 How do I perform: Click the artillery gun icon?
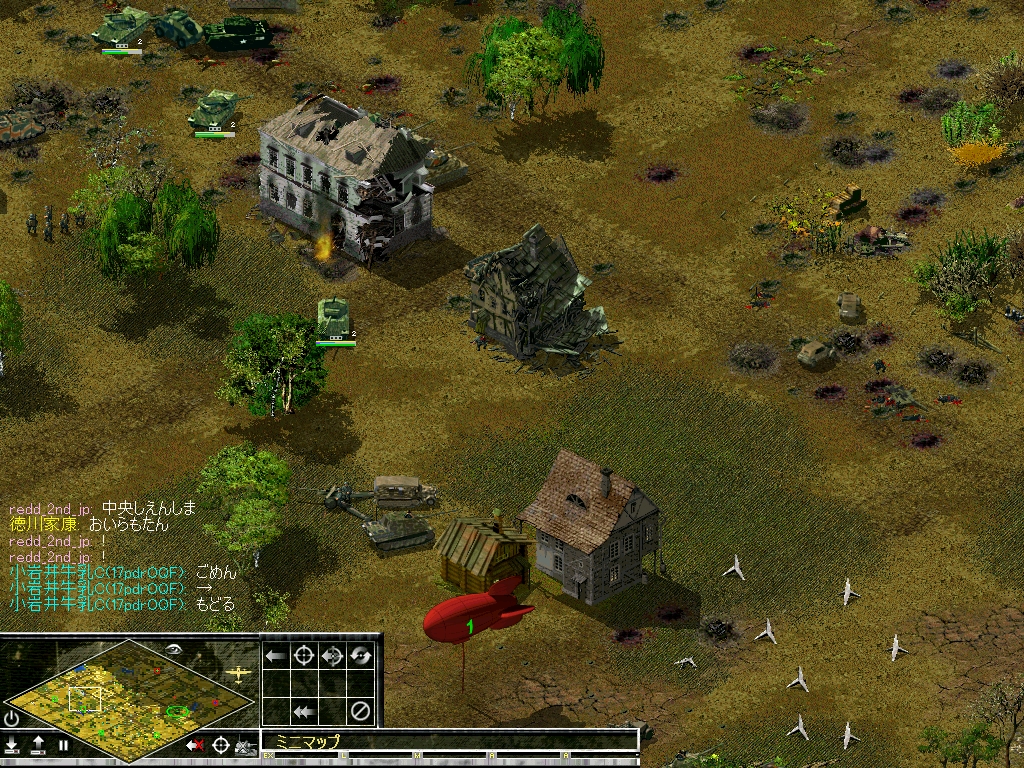point(245,745)
